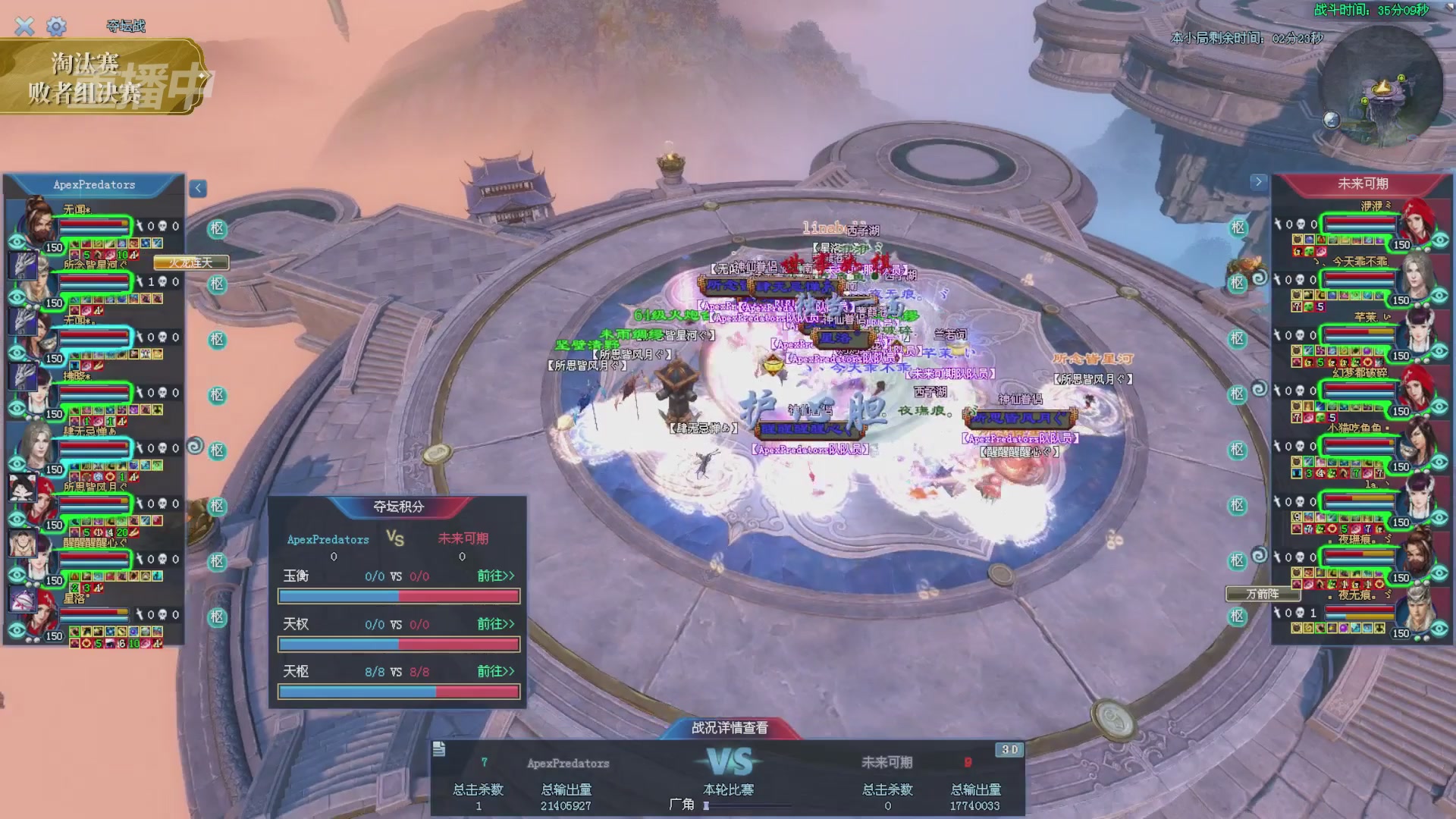Go to the 玉衡 altar via 前往
The image size is (1456, 819).
click(x=495, y=576)
